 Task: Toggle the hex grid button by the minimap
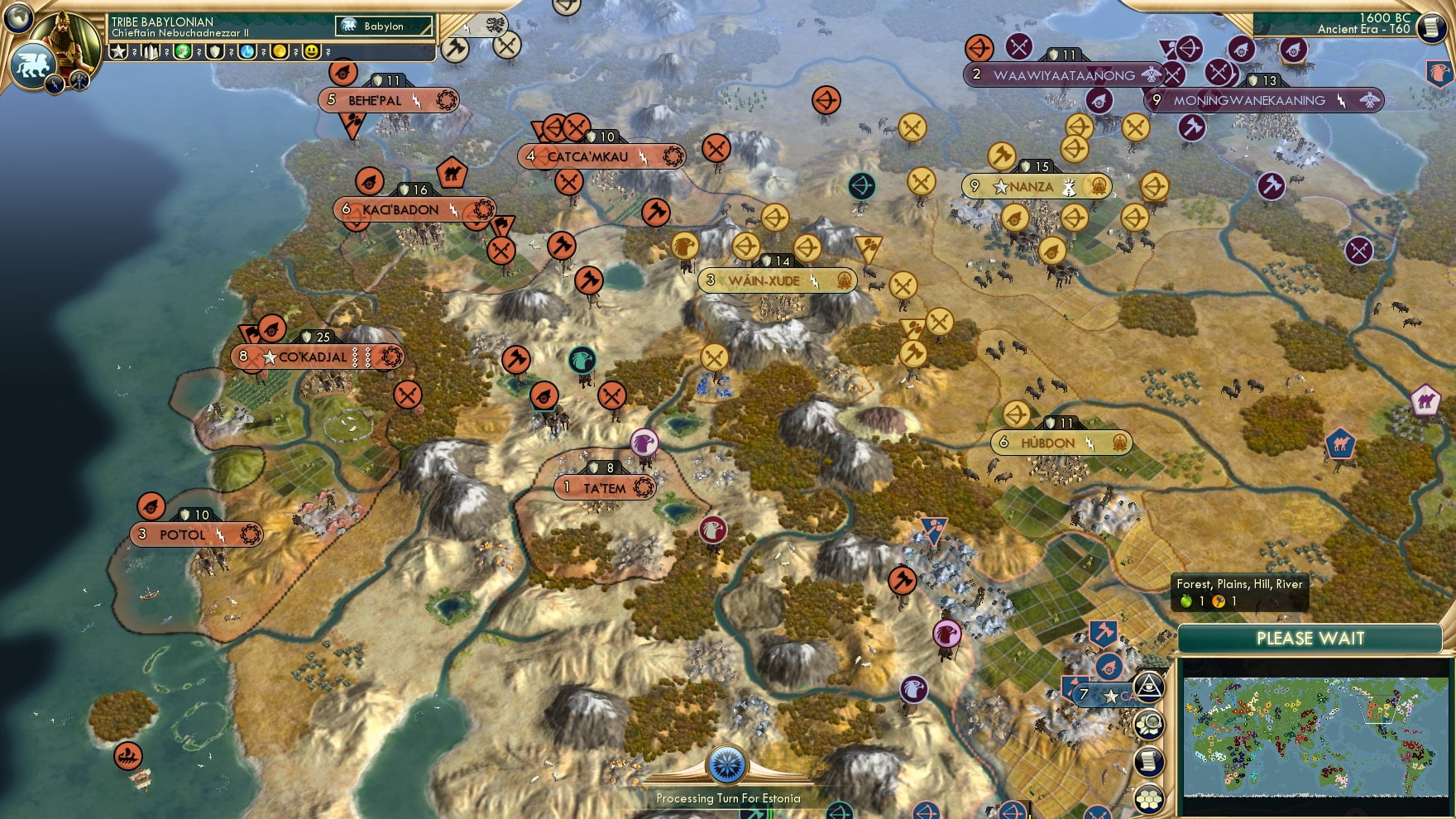[x=1149, y=798]
